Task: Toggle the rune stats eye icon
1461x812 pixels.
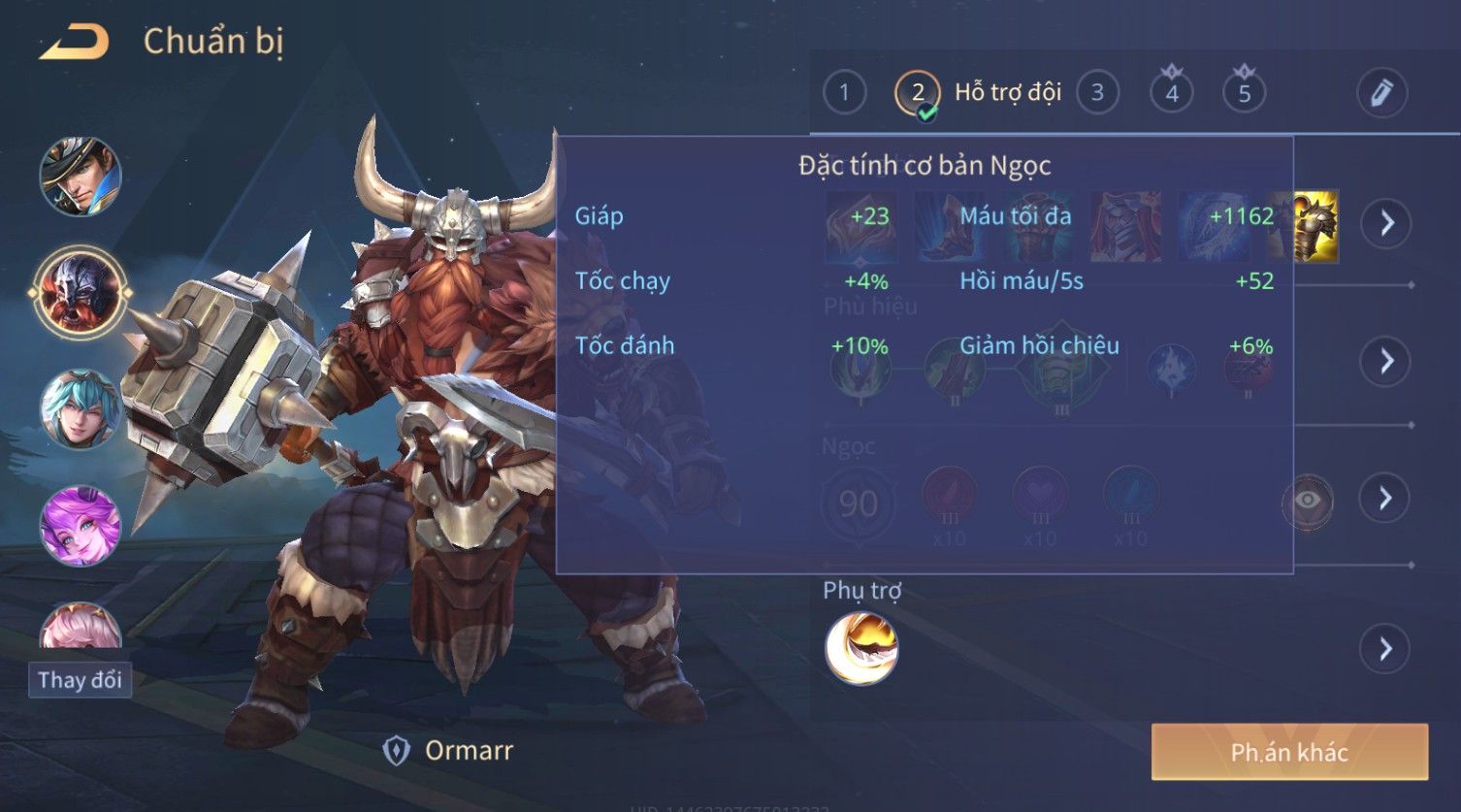Action: click(1308, 501)
